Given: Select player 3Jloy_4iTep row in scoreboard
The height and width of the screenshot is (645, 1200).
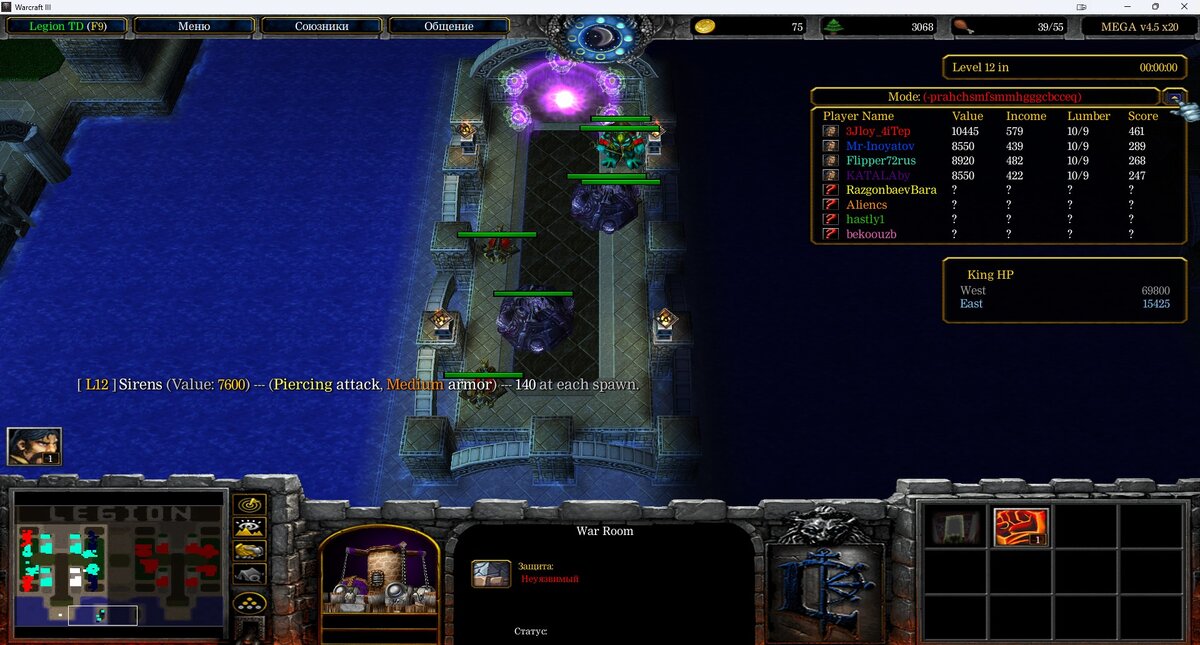Looking at the screenshot, I should [x=878, y=131].
